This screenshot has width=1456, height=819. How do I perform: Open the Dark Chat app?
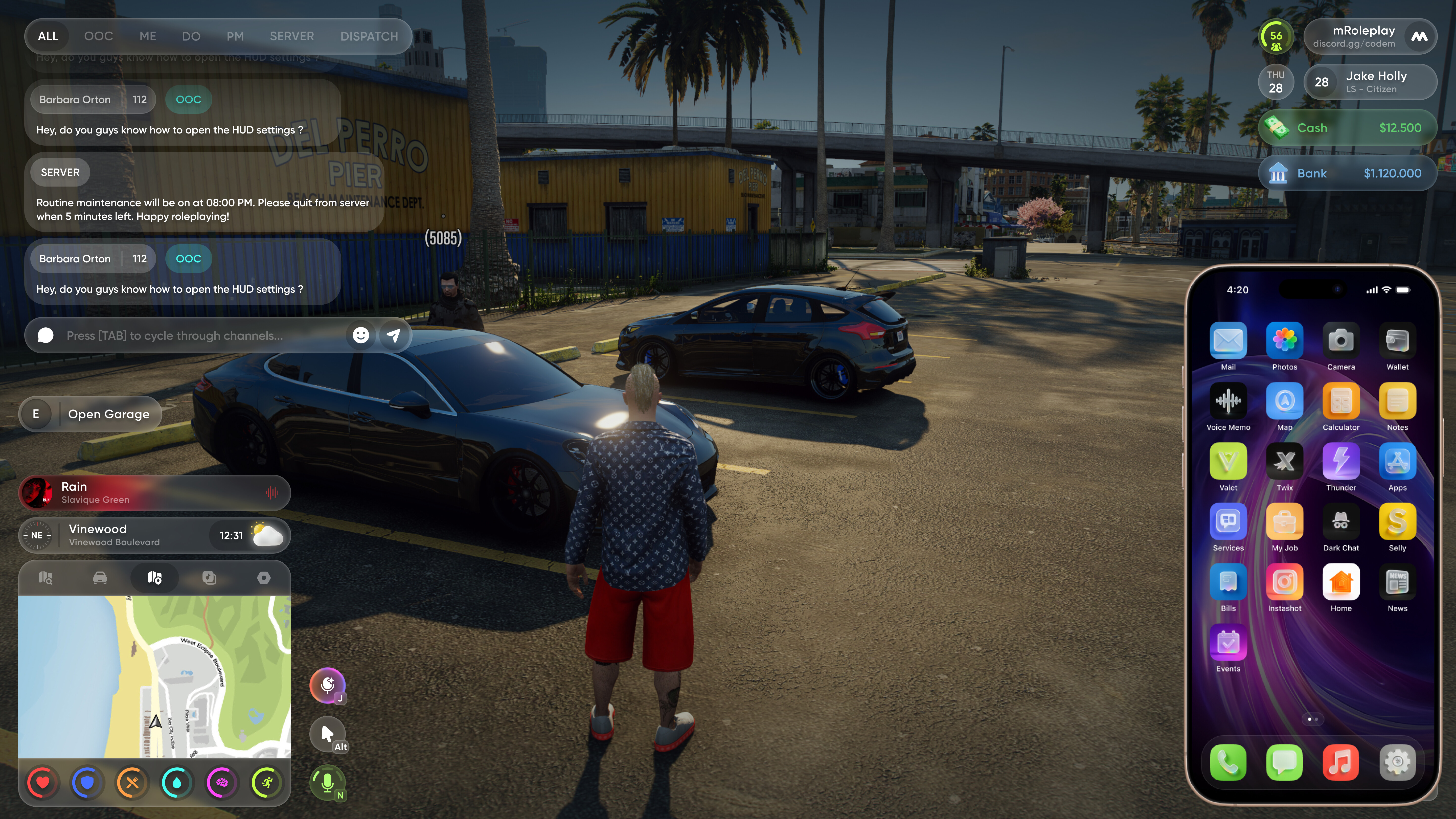(x=1341, y=522)
